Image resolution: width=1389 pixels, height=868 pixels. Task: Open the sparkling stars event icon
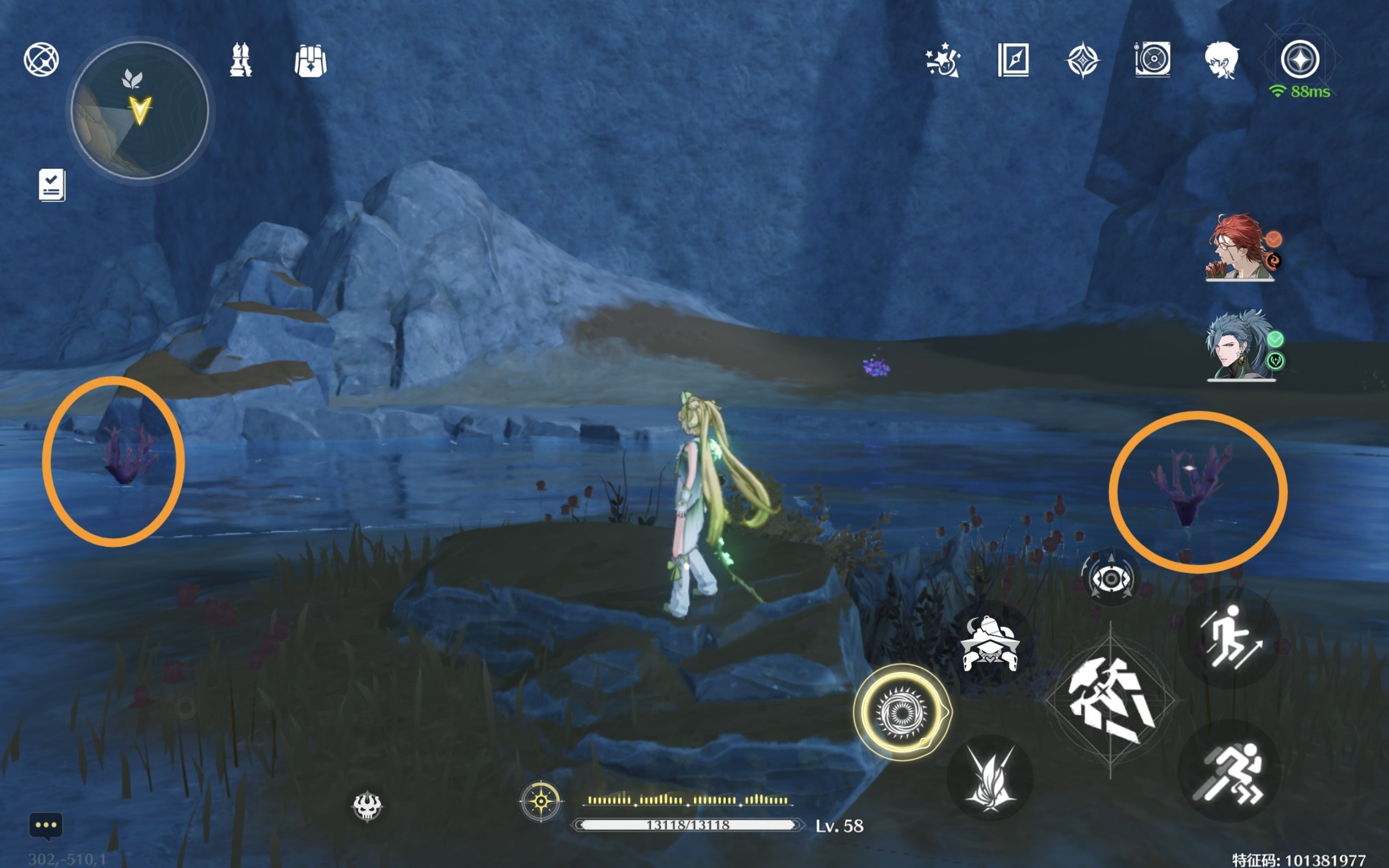[x=942, y=60]
